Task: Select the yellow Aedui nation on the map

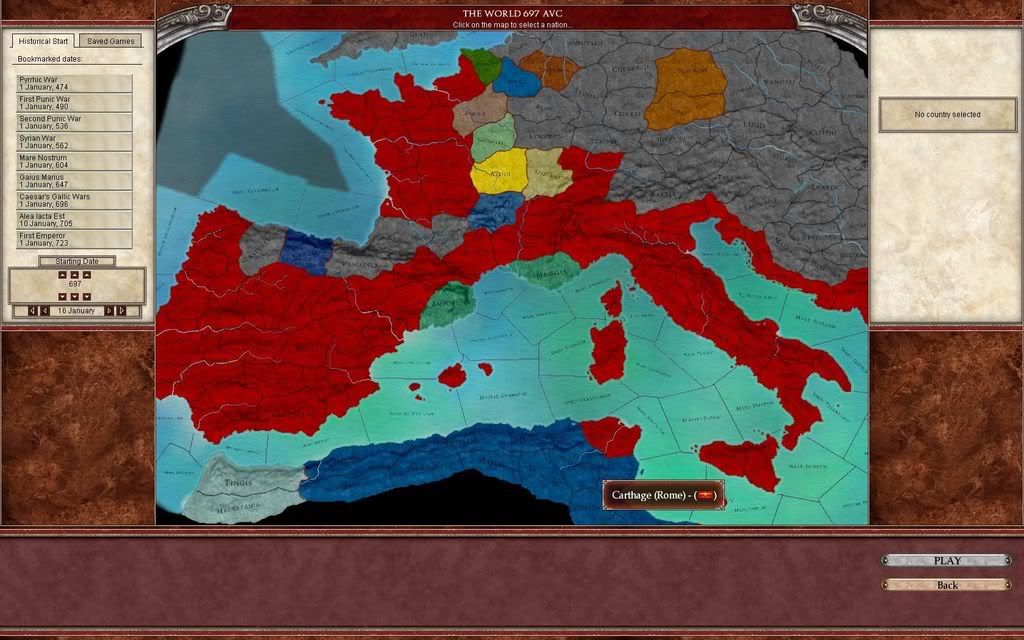Action: [x=498, y=172]
